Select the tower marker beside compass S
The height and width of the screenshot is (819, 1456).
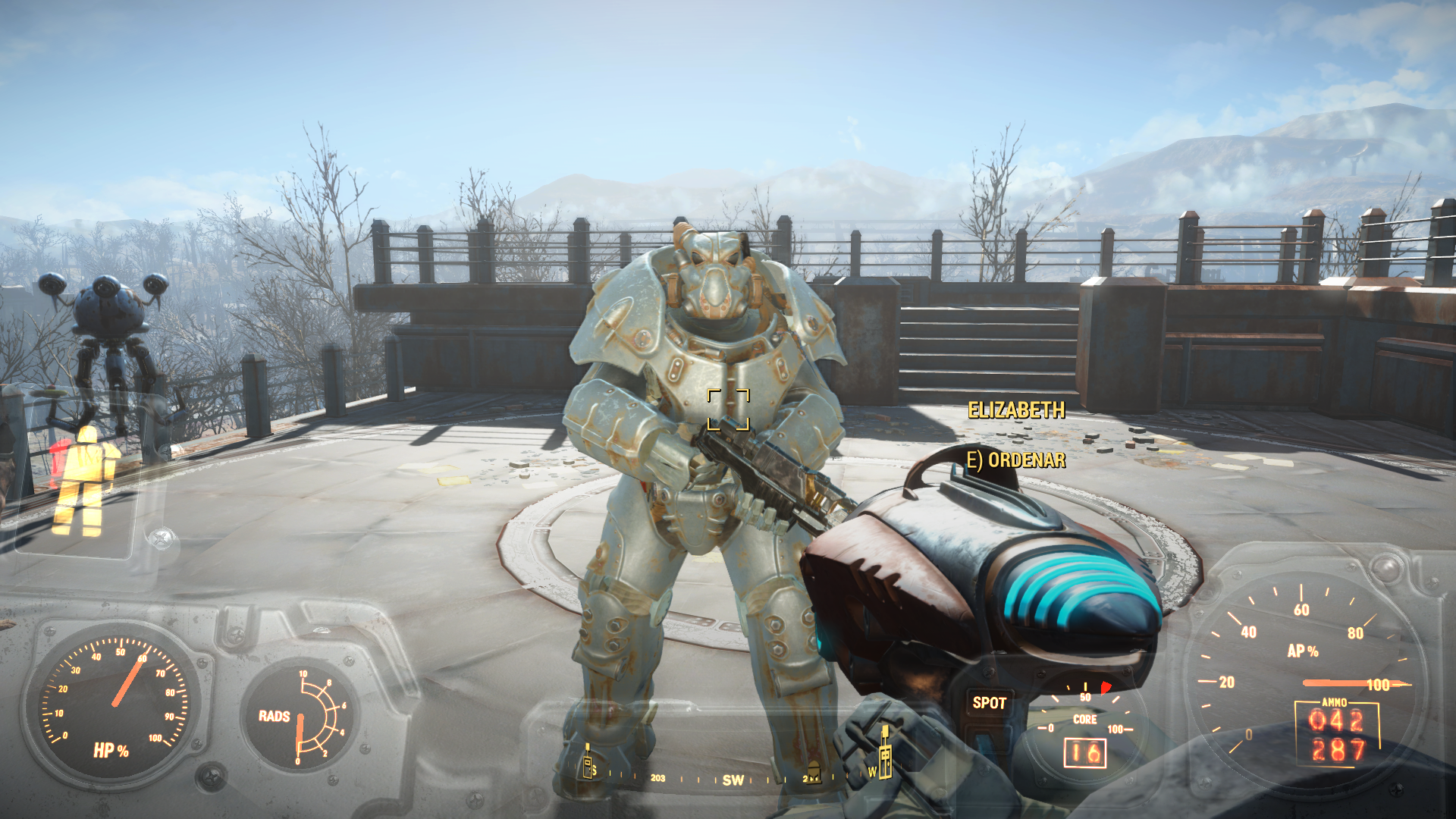click(587, 762)
